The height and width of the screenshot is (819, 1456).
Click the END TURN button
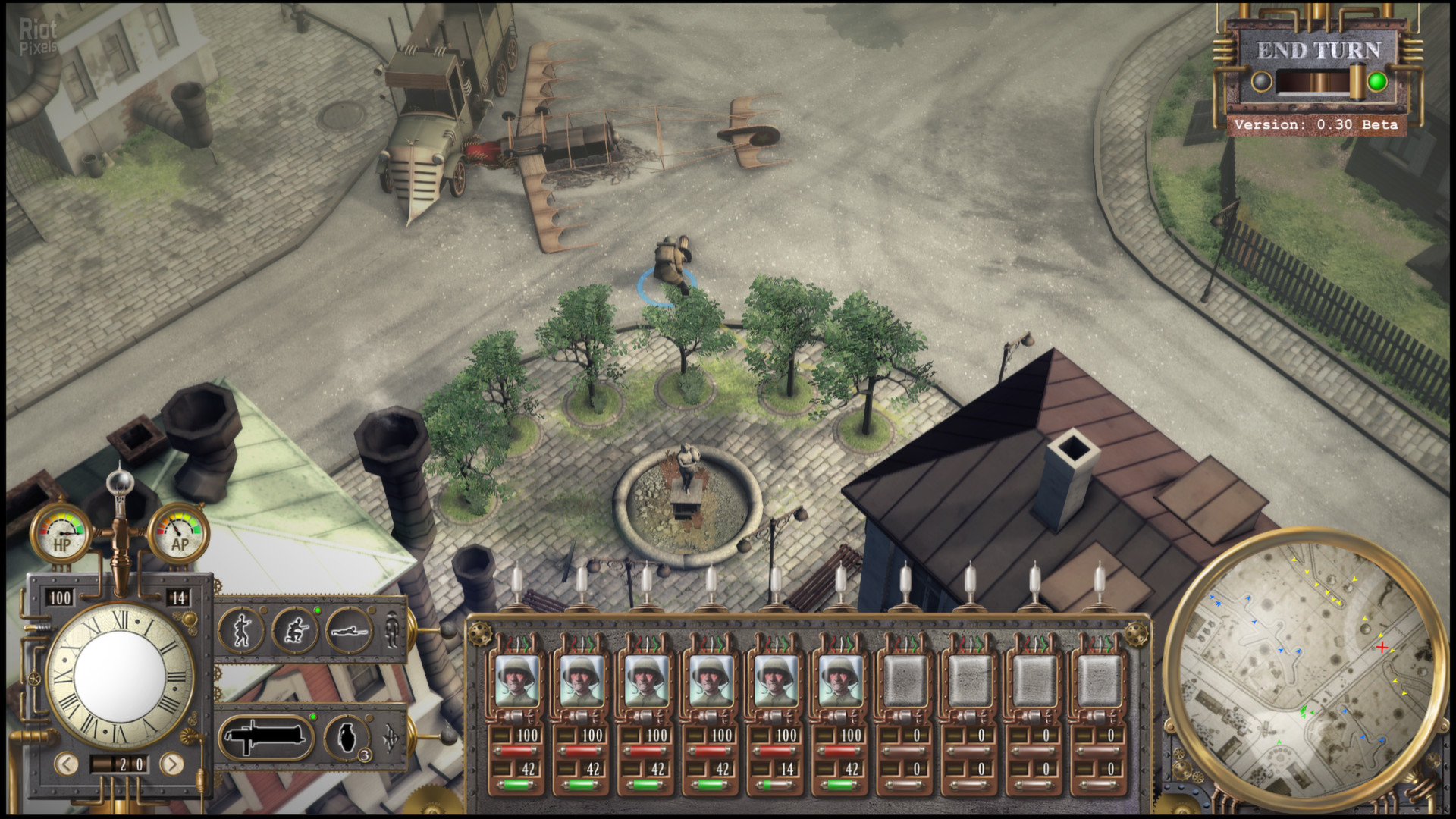(1319, 51)
